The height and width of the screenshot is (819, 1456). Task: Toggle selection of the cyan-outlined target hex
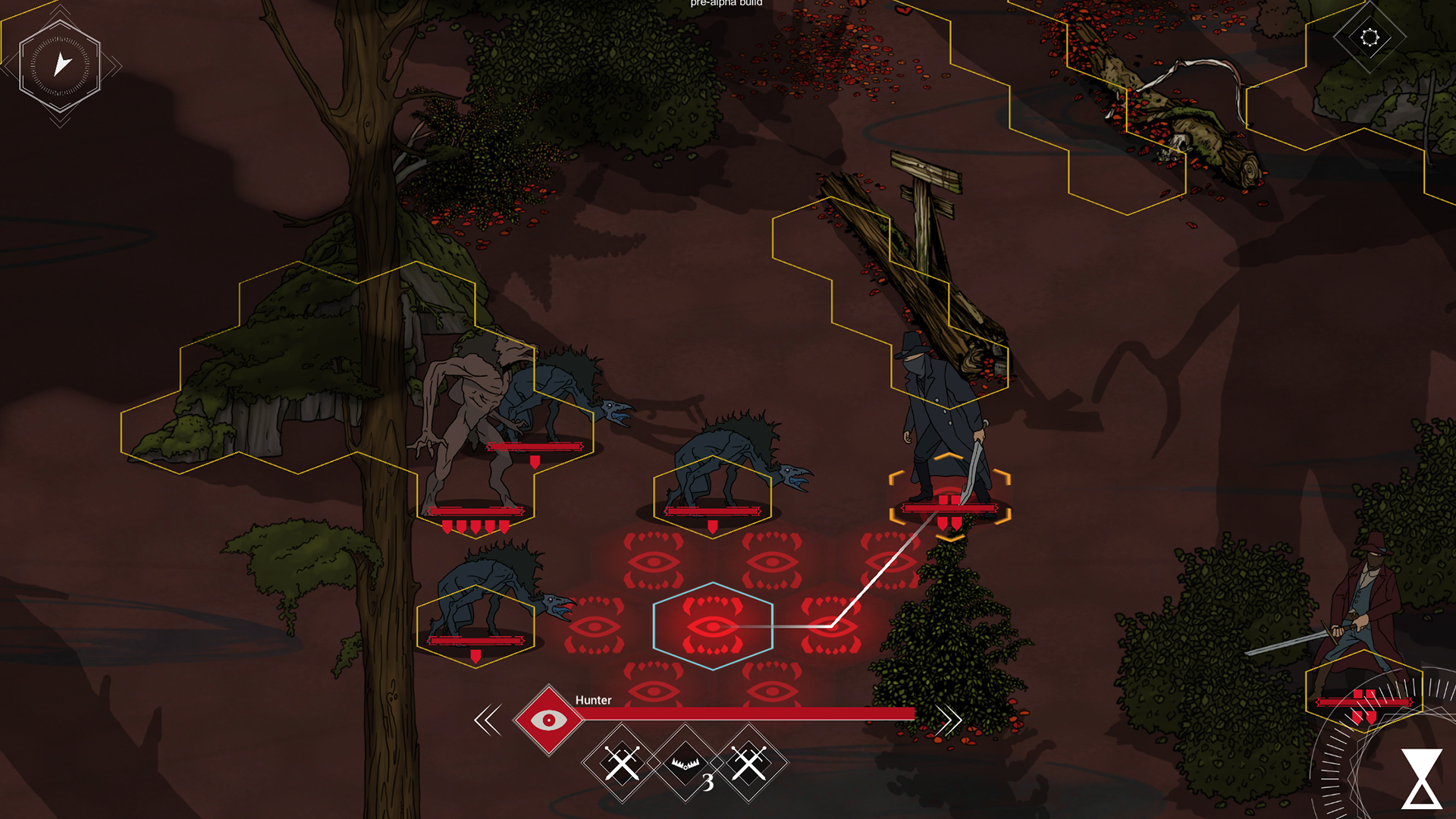(711, 626)
